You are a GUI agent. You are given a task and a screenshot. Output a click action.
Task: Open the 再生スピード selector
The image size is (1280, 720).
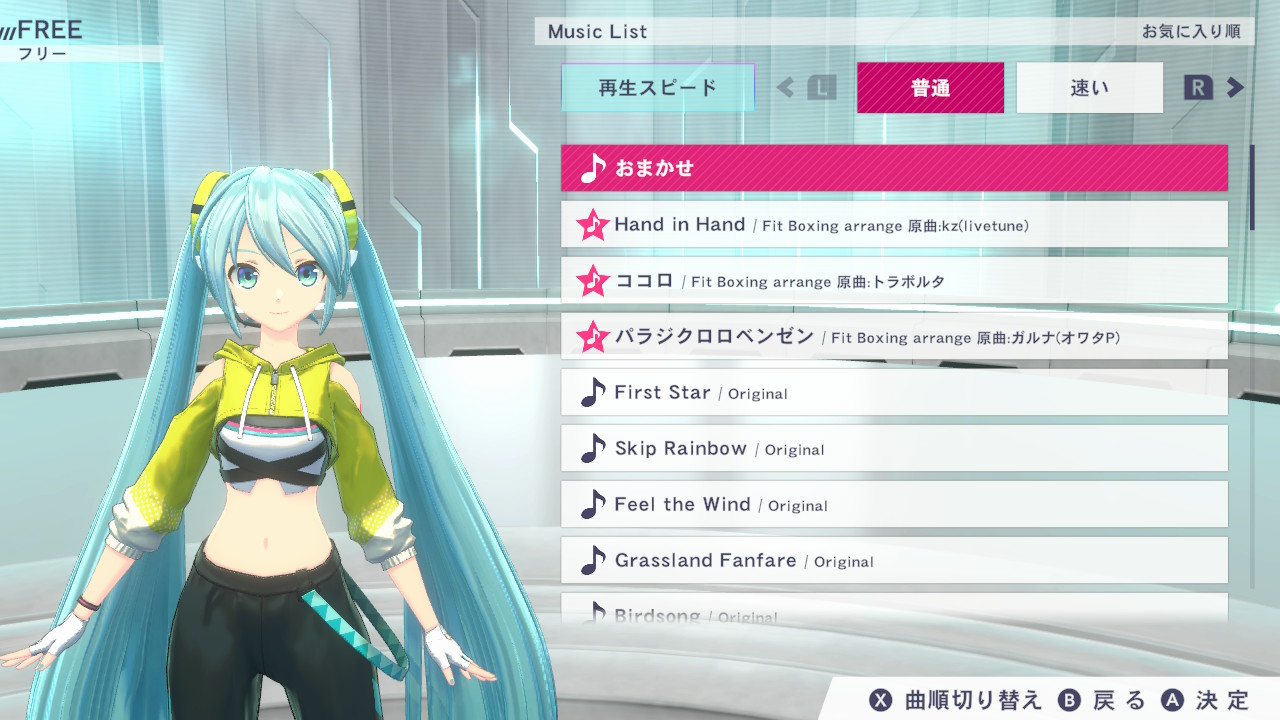tap(657, 88)
